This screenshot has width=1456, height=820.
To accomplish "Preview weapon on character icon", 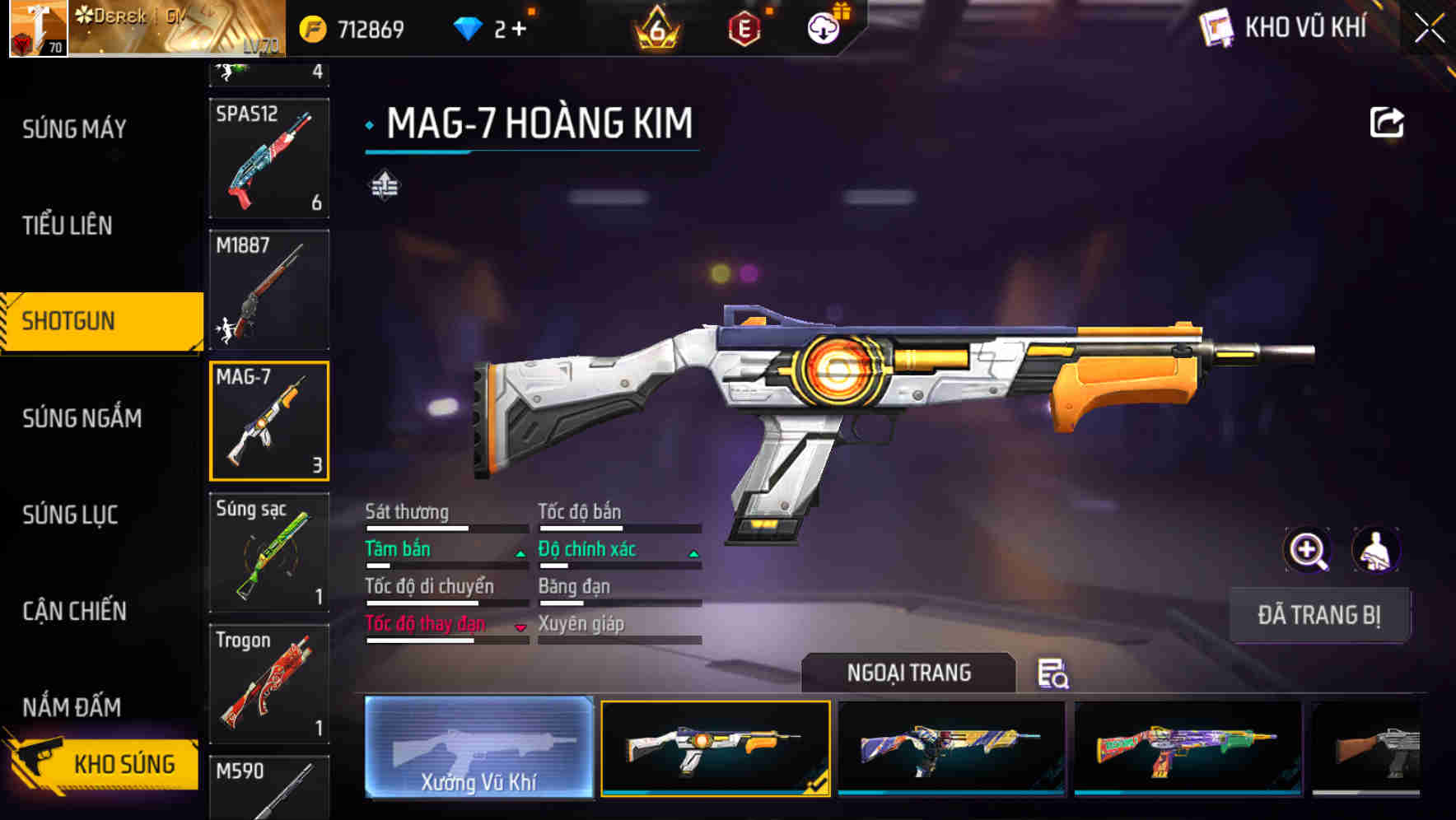I will (1375, 550).
